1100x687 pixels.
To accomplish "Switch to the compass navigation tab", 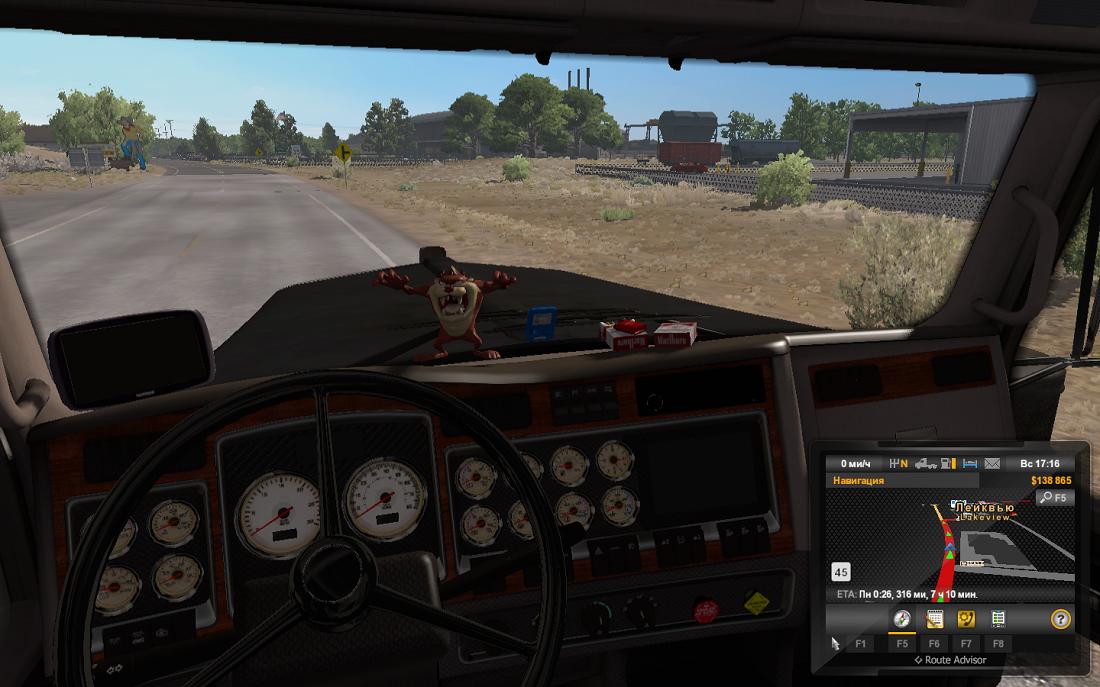I will 902,619.
